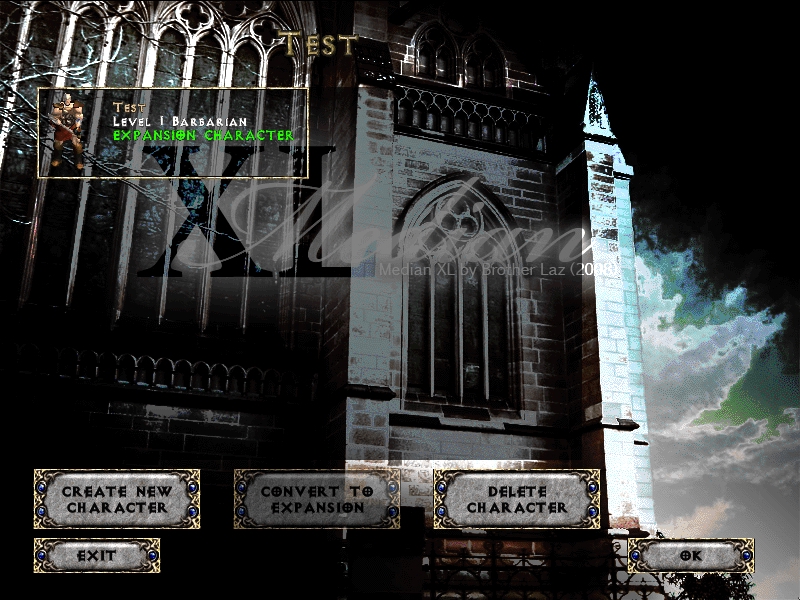This screenshot has width=800, height=600.
Task: Confirm selection with the OK button
Action: pos(690,555)
